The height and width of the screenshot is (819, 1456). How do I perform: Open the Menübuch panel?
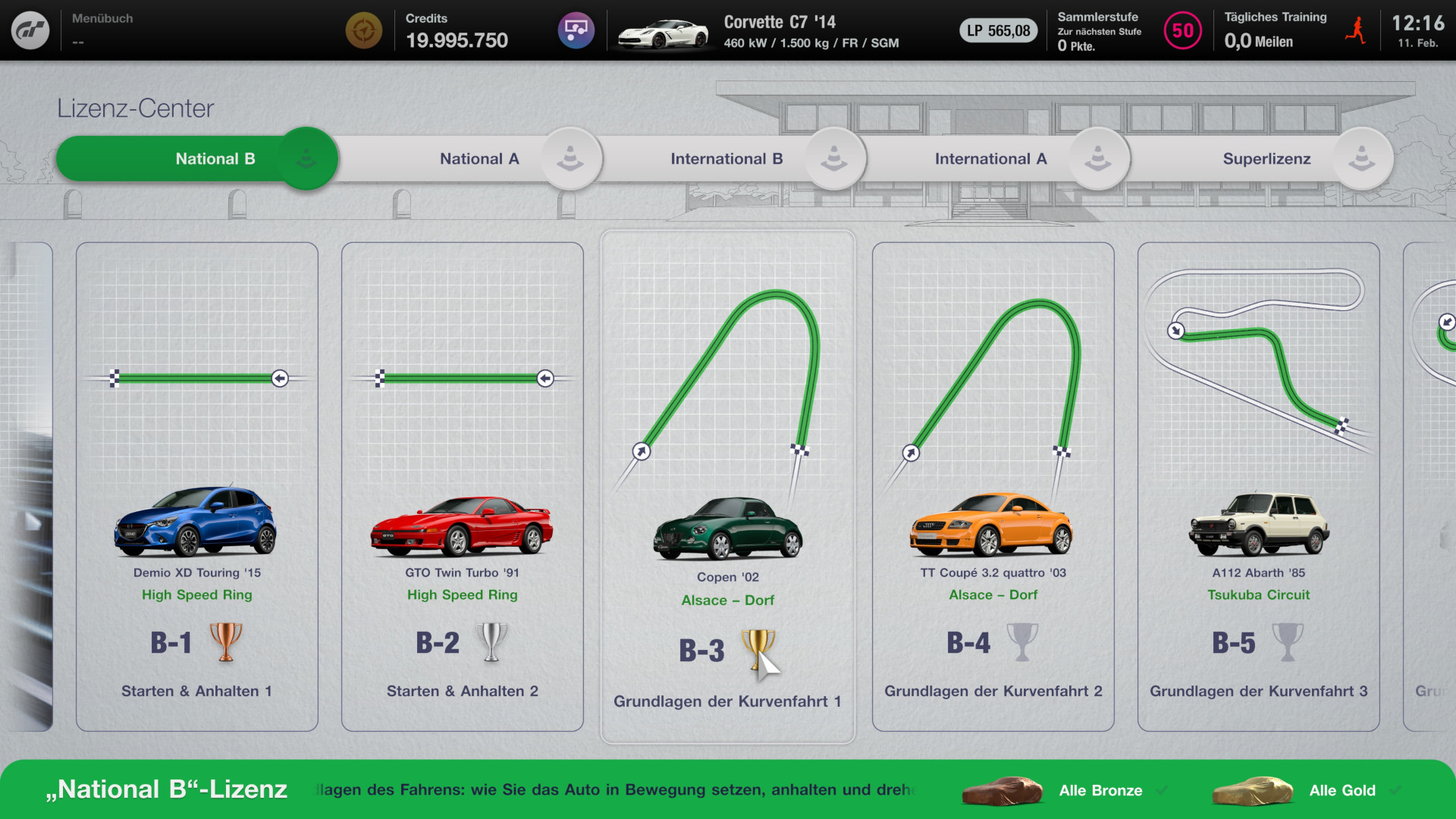[102, 29]
